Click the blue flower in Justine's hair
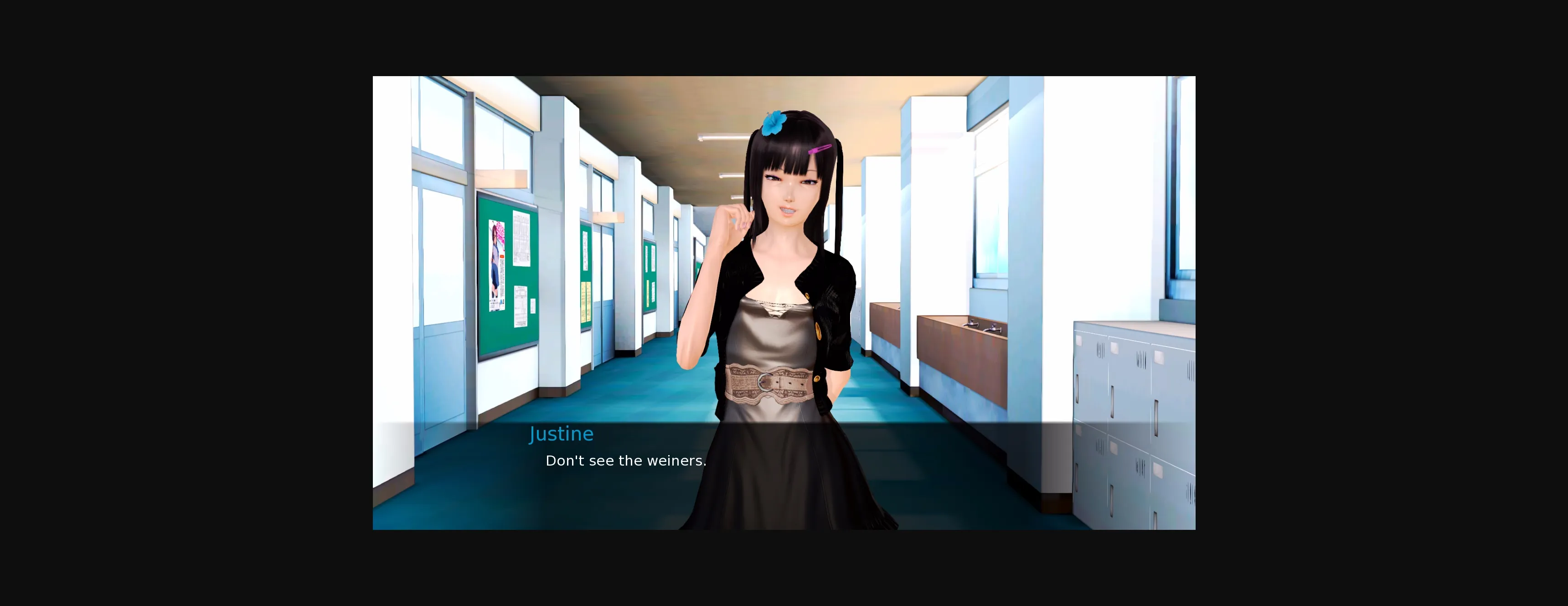The image size is (1568, 606). (773, 124)
